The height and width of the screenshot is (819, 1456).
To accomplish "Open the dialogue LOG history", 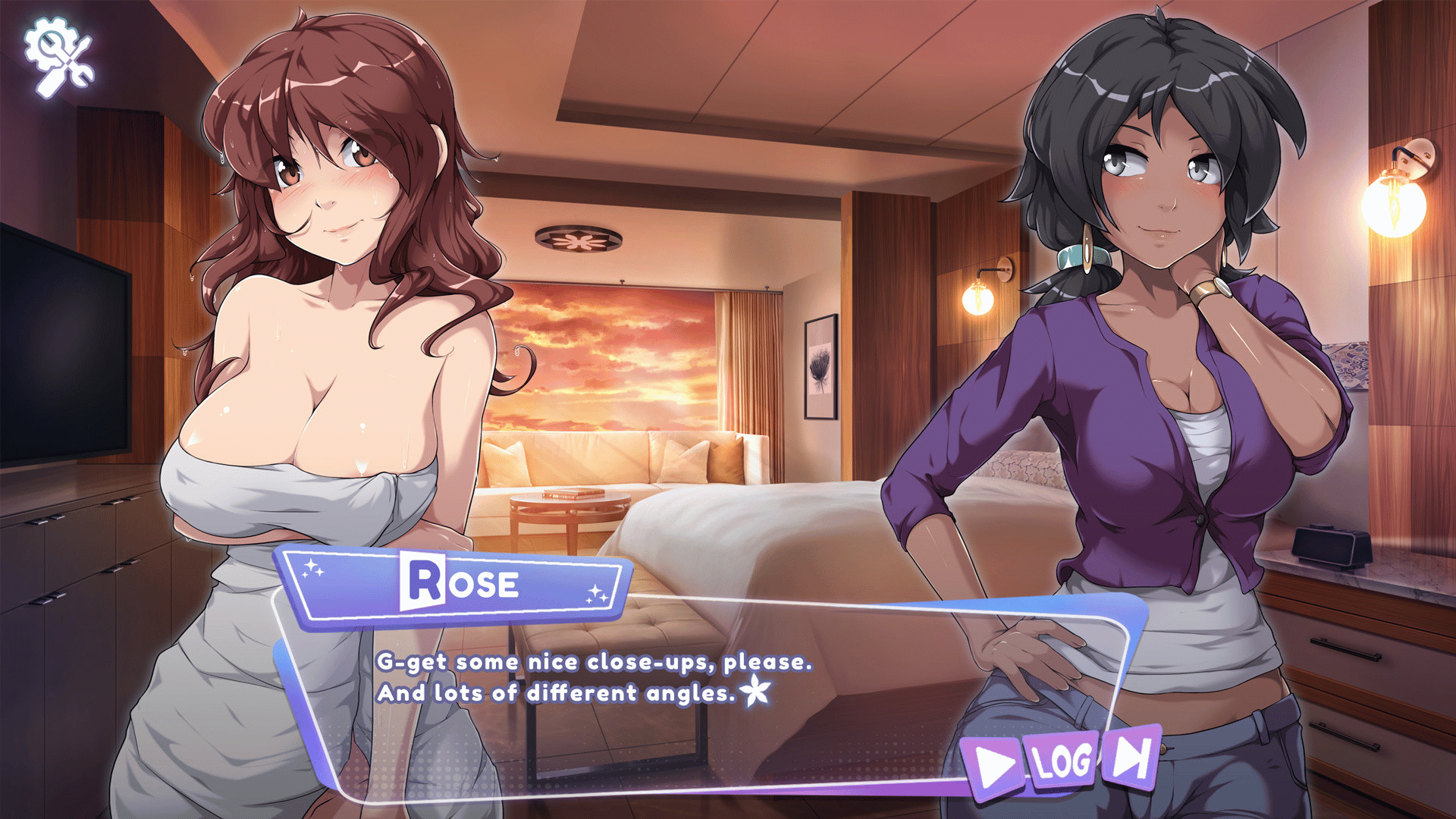I will pyautogui.click(x=1063, y=761).
